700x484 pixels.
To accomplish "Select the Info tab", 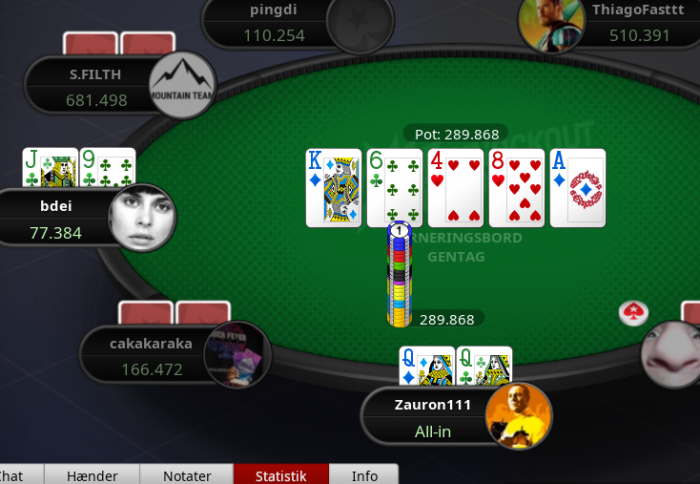I will point(364,475).
